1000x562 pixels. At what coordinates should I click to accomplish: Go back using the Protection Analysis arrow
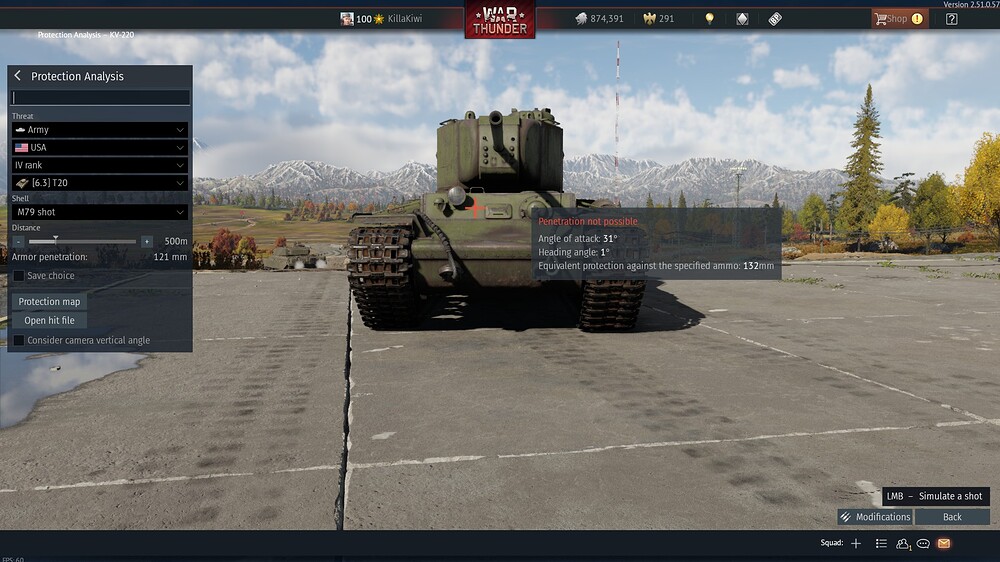click(18, 76)
